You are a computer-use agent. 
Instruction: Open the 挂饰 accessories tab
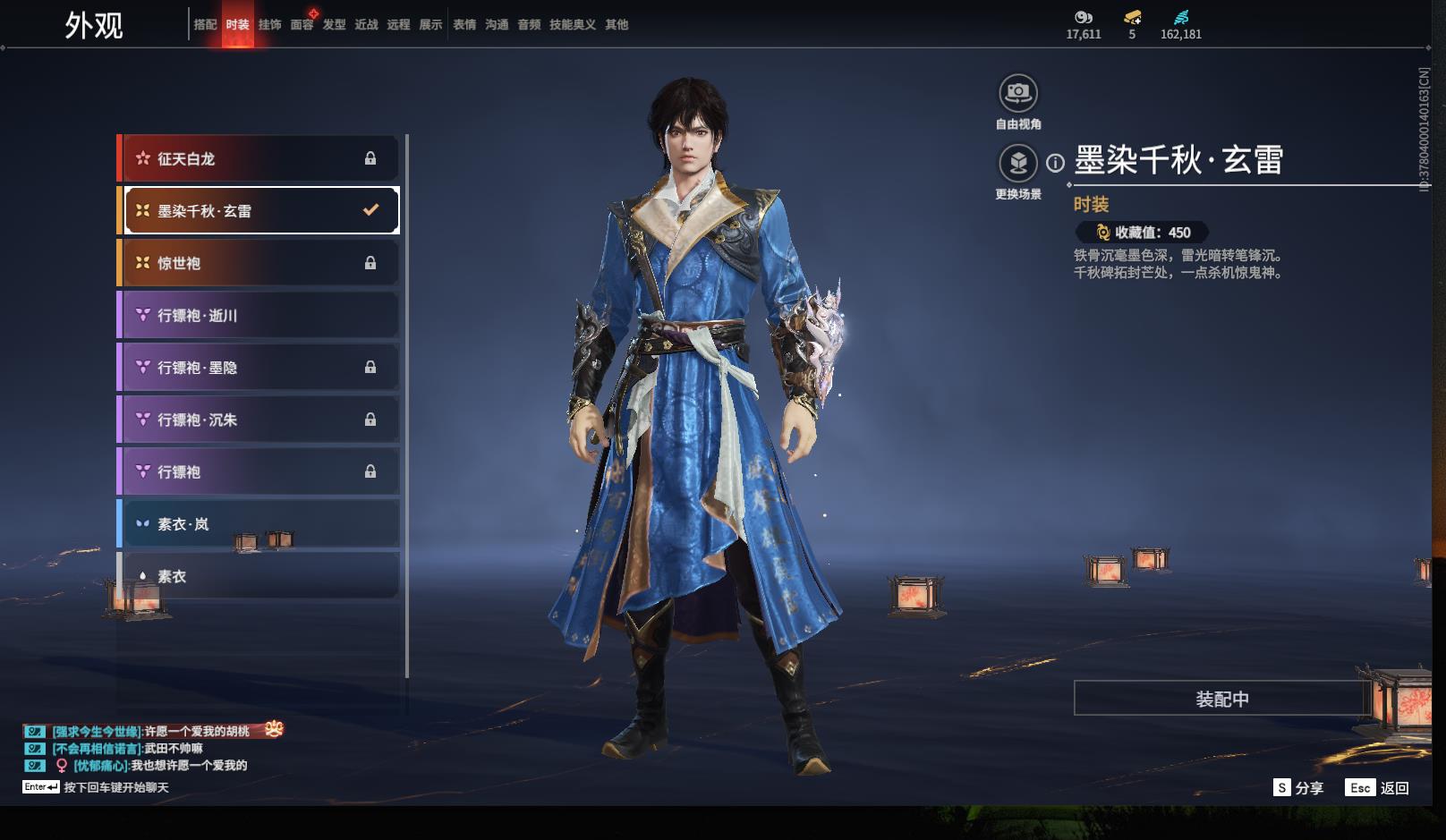tap(269, 25)
